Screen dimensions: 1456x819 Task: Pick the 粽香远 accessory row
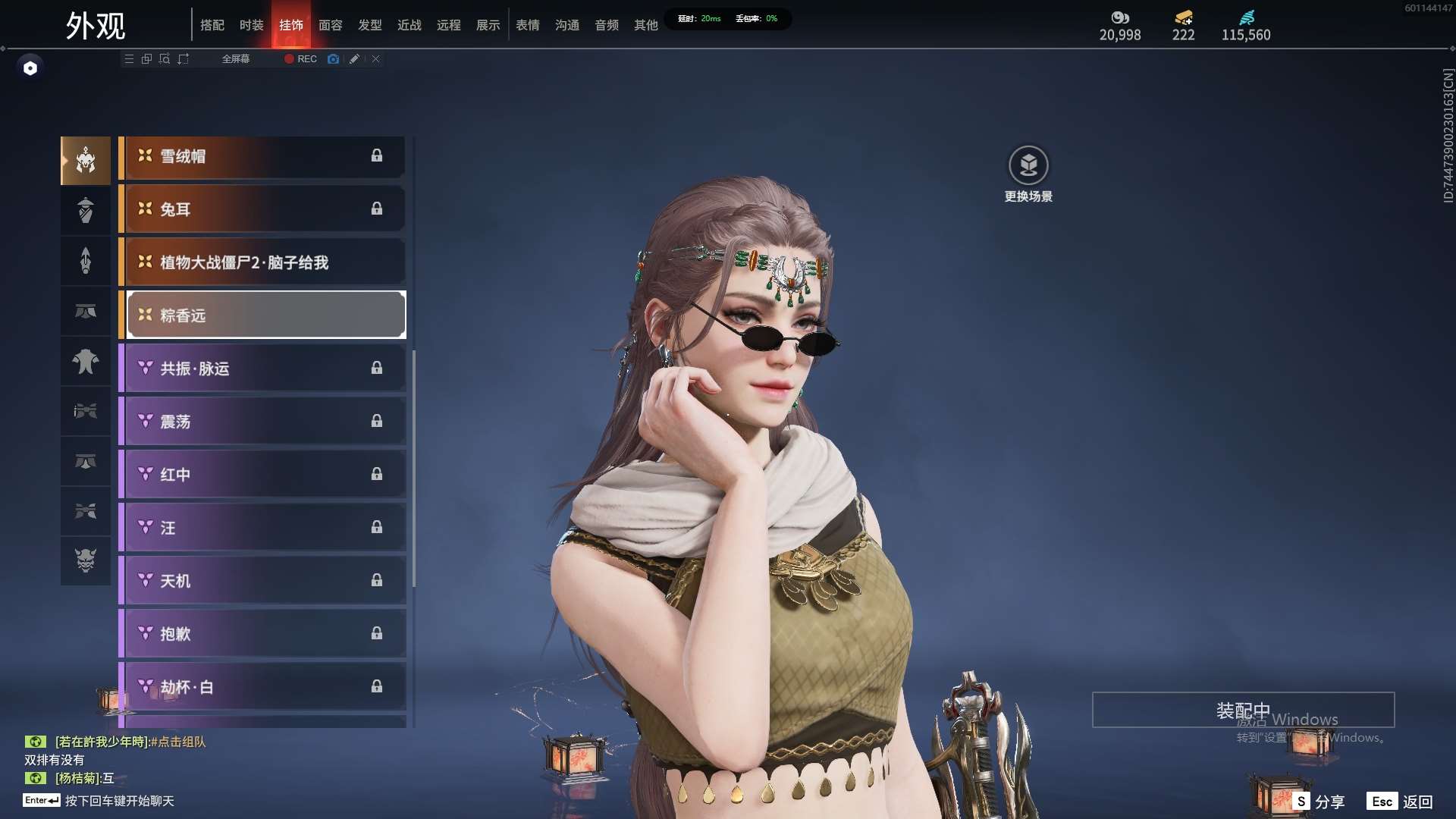pyautogui.click(x=265, y=315)
